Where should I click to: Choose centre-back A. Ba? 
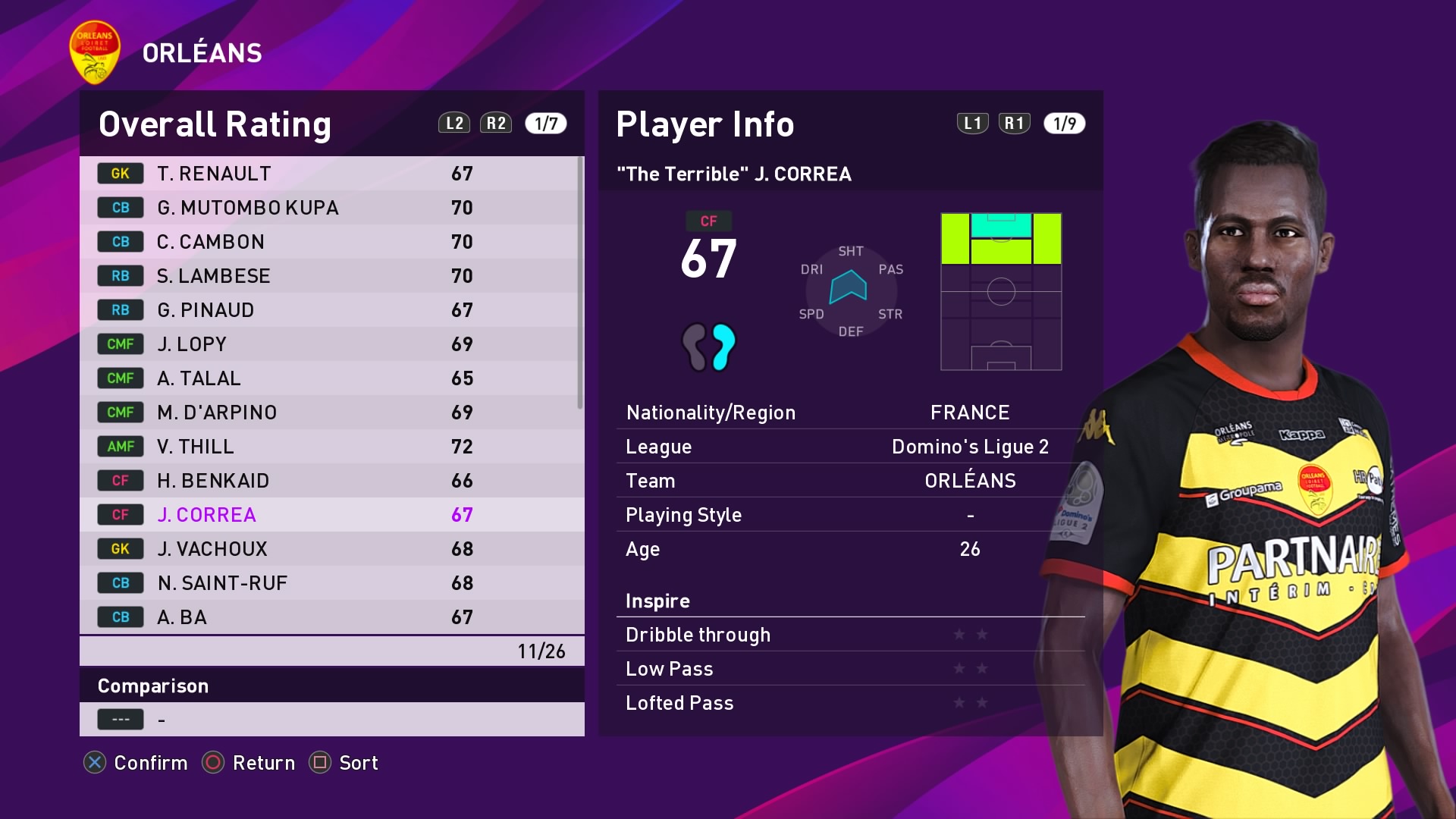click(331, 617)
